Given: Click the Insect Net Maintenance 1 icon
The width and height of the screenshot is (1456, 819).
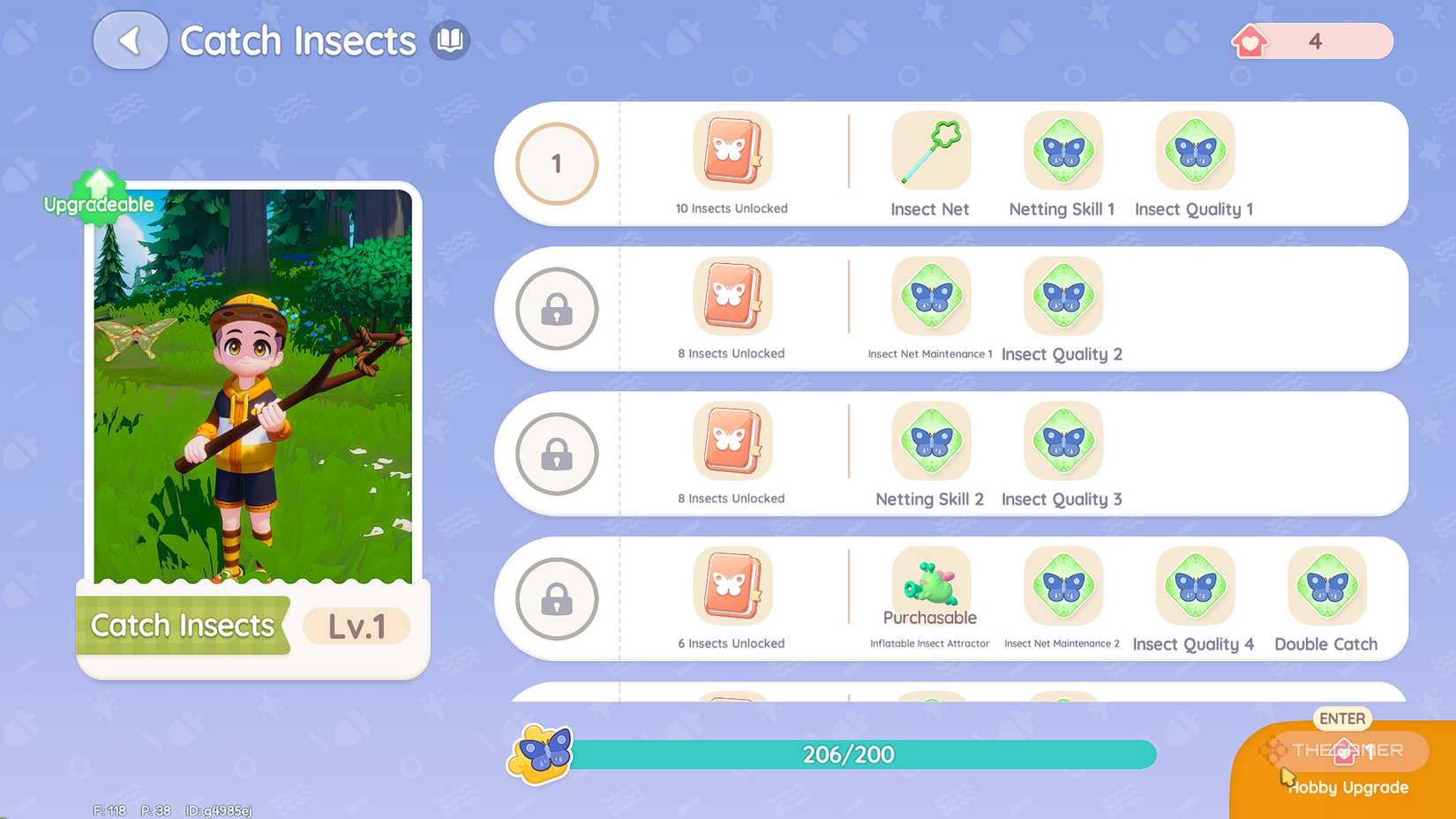Looking at the screenshot, I should click(x=930, y=297).
